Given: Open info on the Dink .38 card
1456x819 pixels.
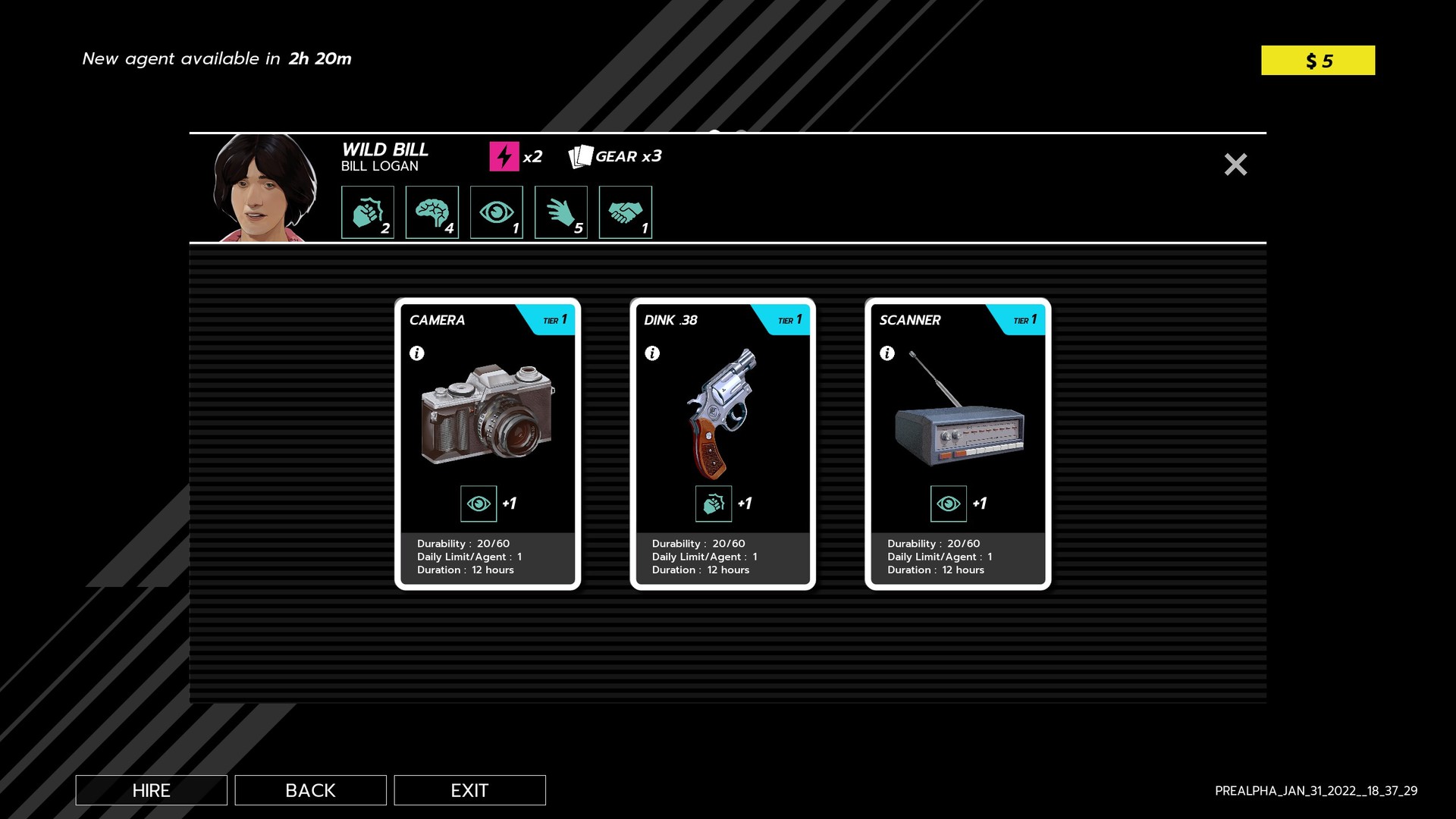Looking at the screenshot, I should (x=652, y=353).
